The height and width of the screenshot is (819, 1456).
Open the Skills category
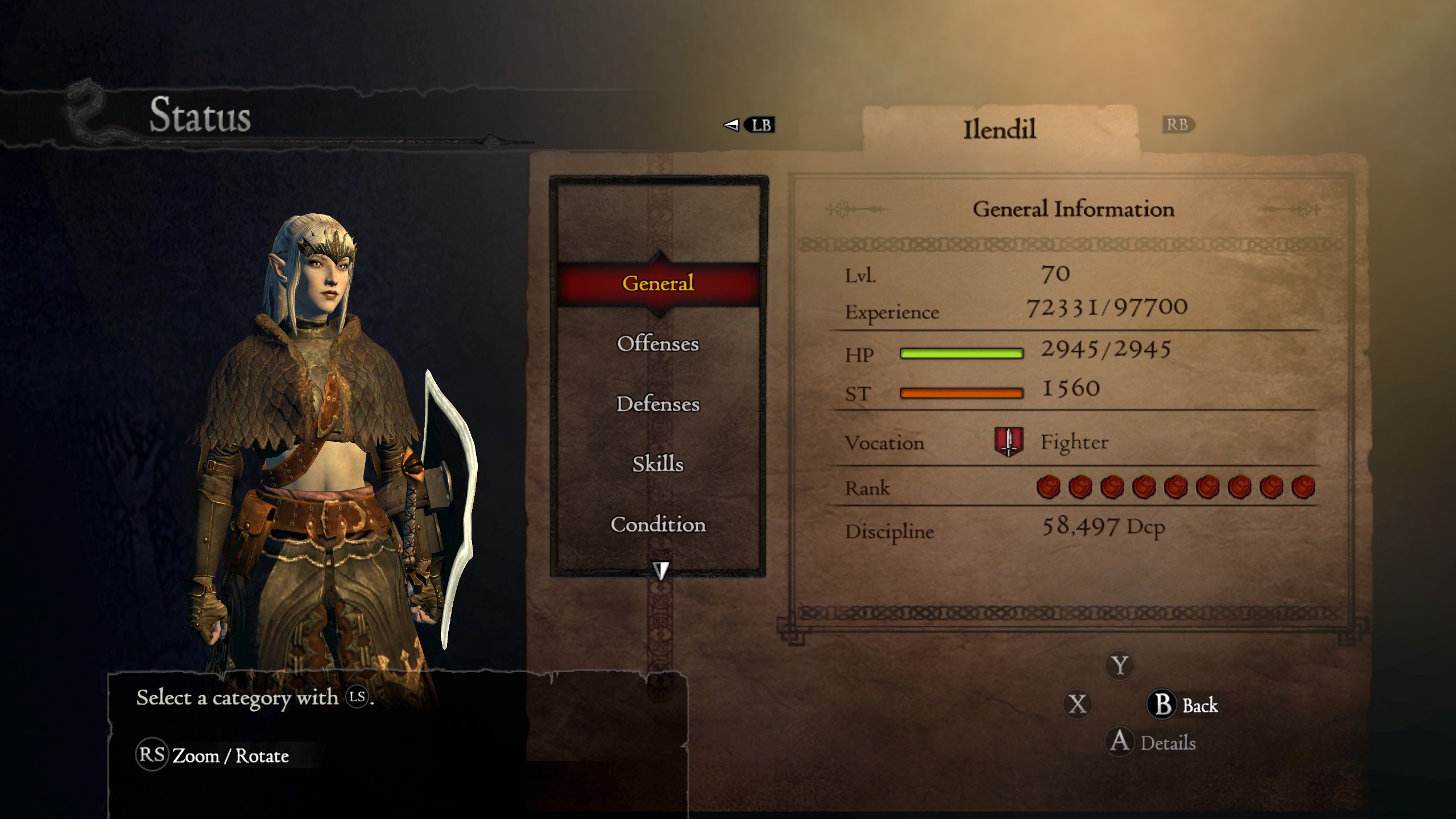658,465
